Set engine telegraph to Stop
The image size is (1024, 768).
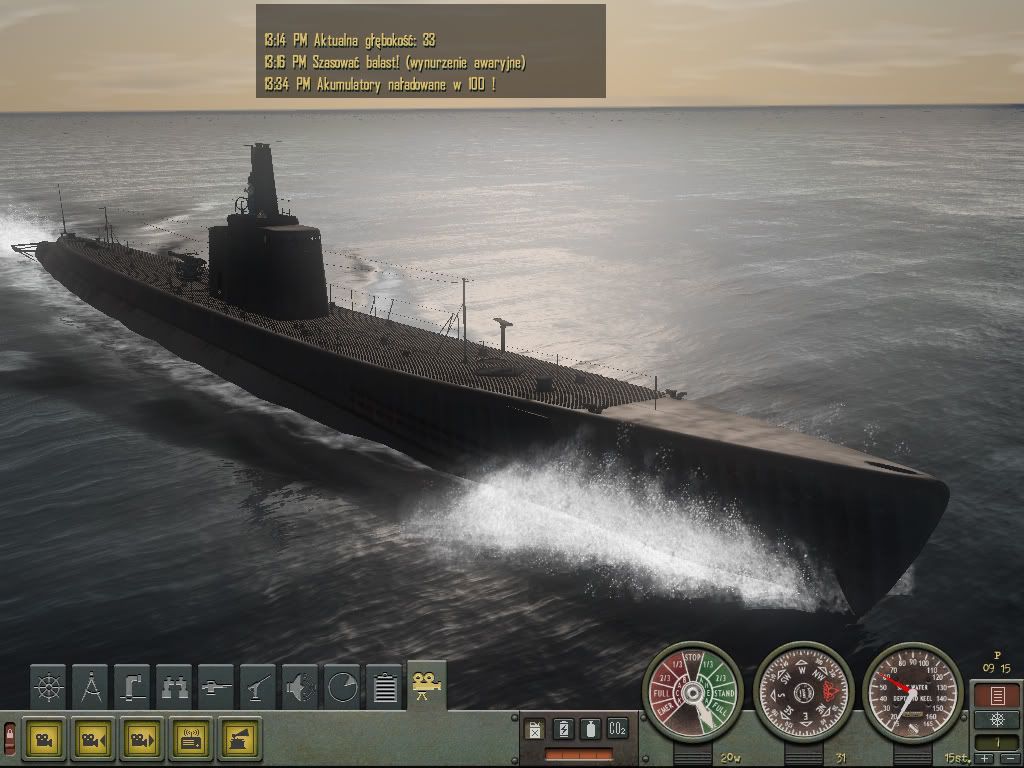pos(692,658)
